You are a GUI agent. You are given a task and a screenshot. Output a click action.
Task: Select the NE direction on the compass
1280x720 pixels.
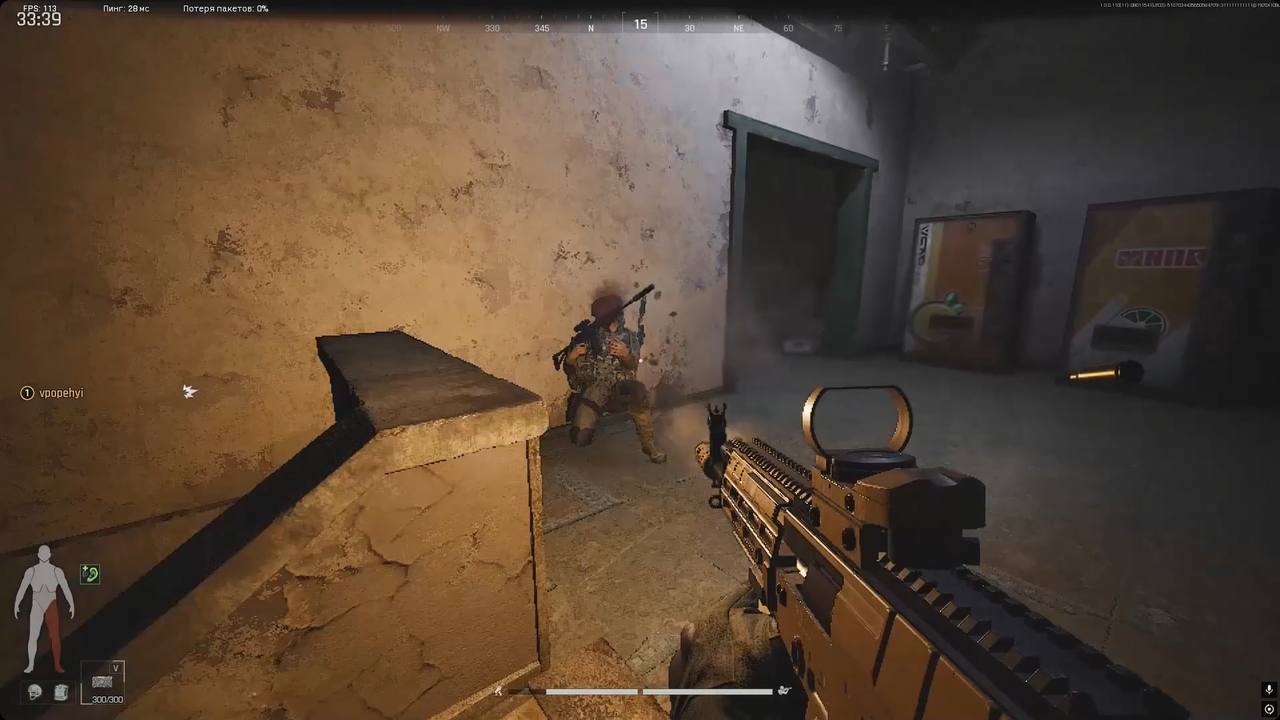coord(738,28)
